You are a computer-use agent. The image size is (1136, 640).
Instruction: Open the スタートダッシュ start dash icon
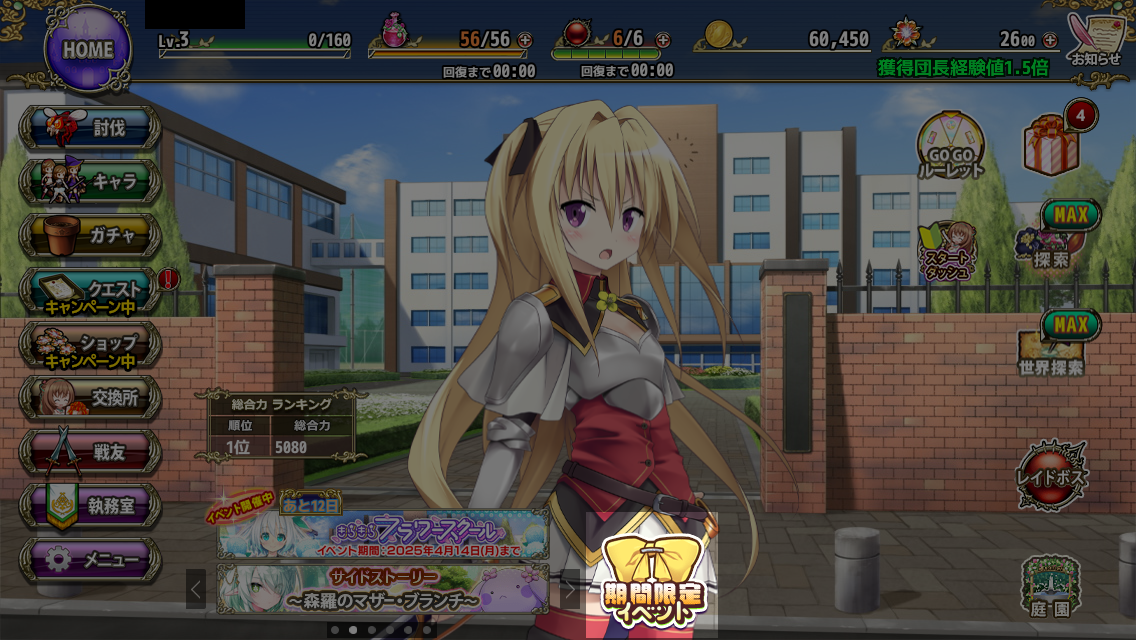946,251
